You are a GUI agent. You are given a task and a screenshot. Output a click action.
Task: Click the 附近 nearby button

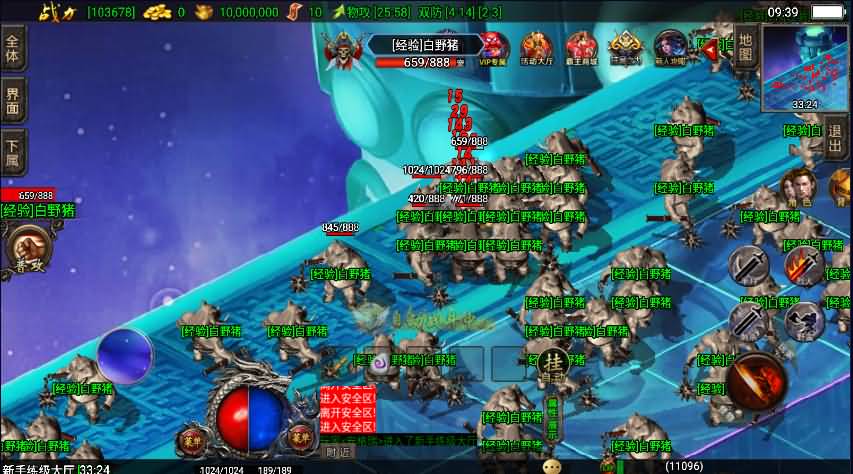coord(338,452)
